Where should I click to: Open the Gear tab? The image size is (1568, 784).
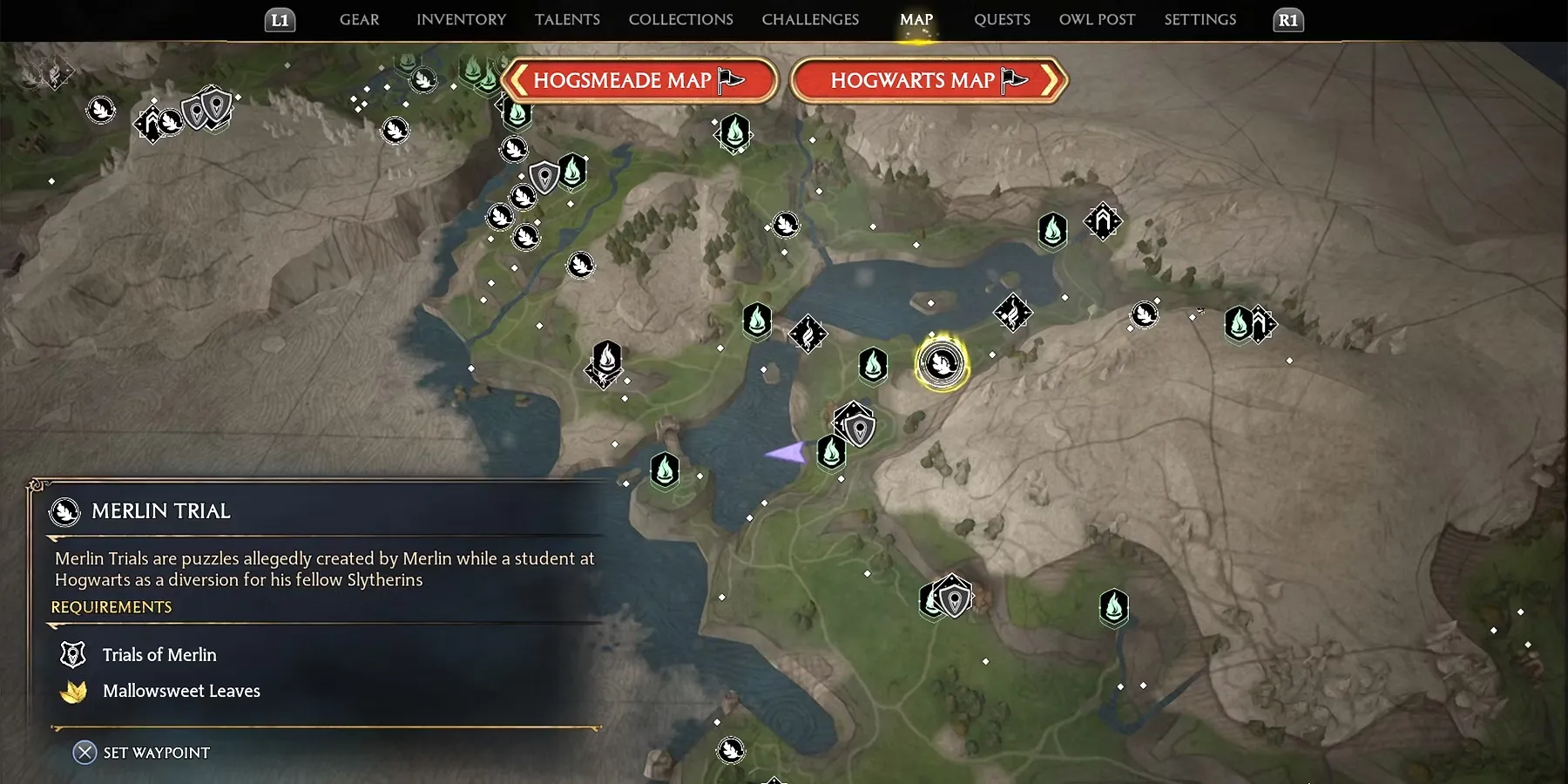pyautogui.click(x=359, y=20)
